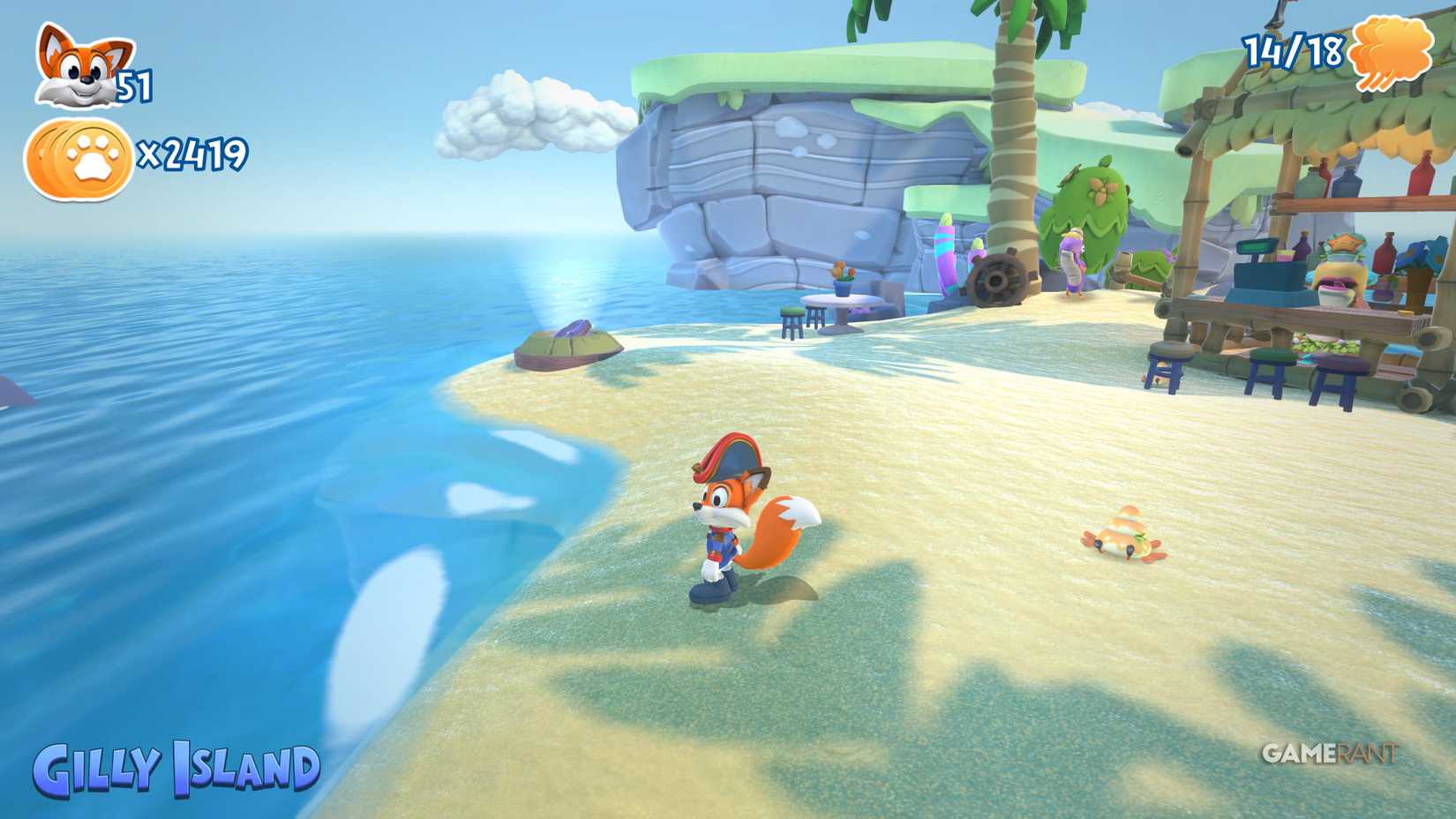
Task: Click the wooden ship wheel near the cliff
Action: (x=997, y=281)
